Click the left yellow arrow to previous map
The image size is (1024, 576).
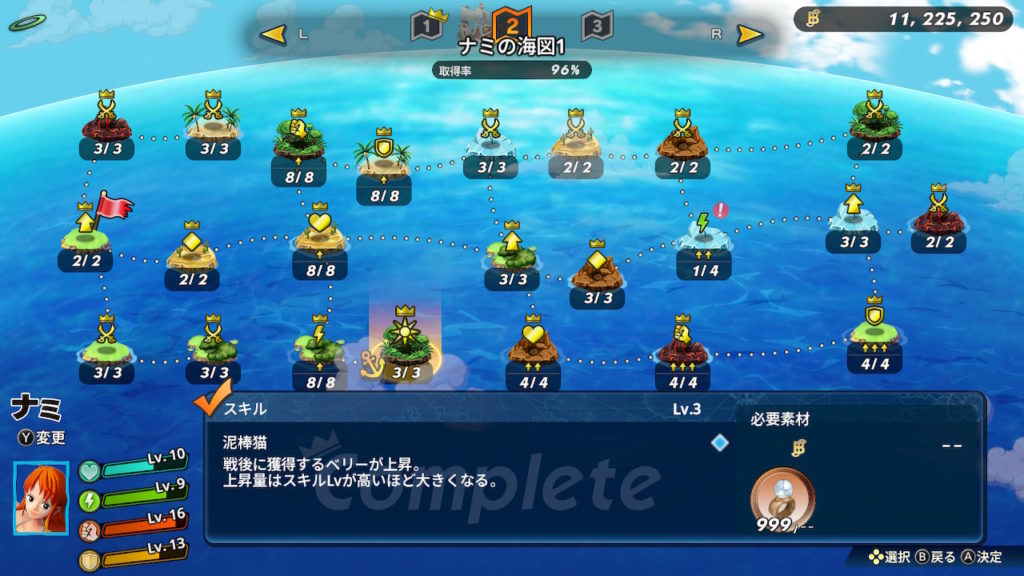(272, 35)
